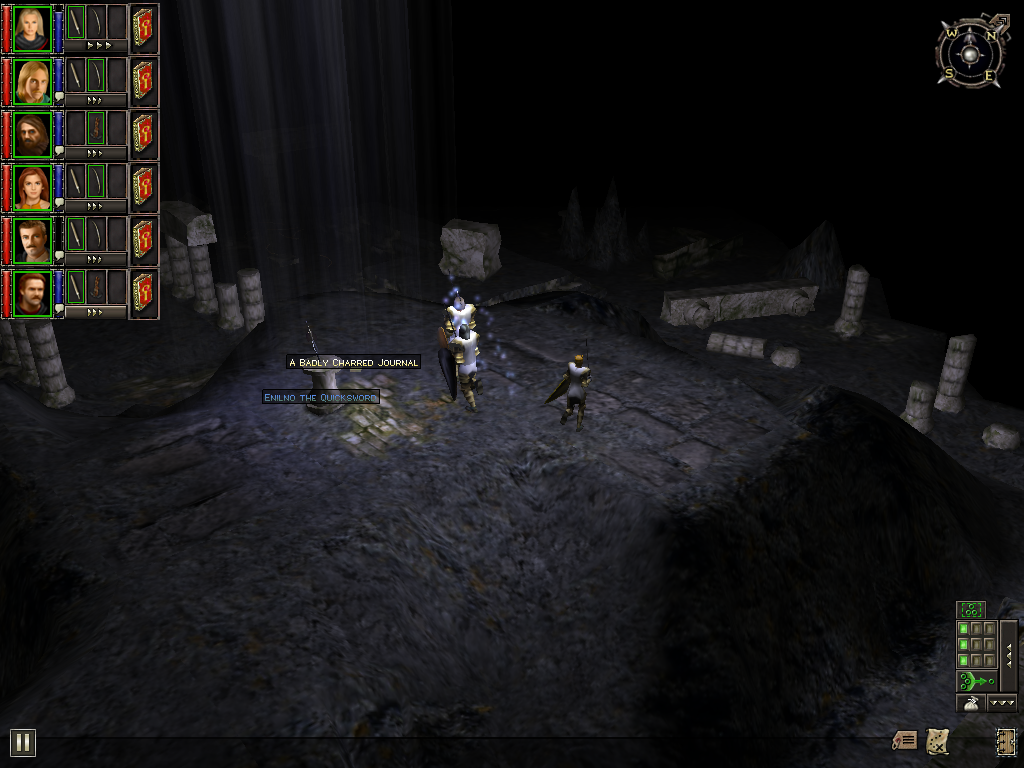Image resolution: width=1024 pixels, height=768 pixels.
Task: Open the game menu door icon
Action: tap(1005, 741)
